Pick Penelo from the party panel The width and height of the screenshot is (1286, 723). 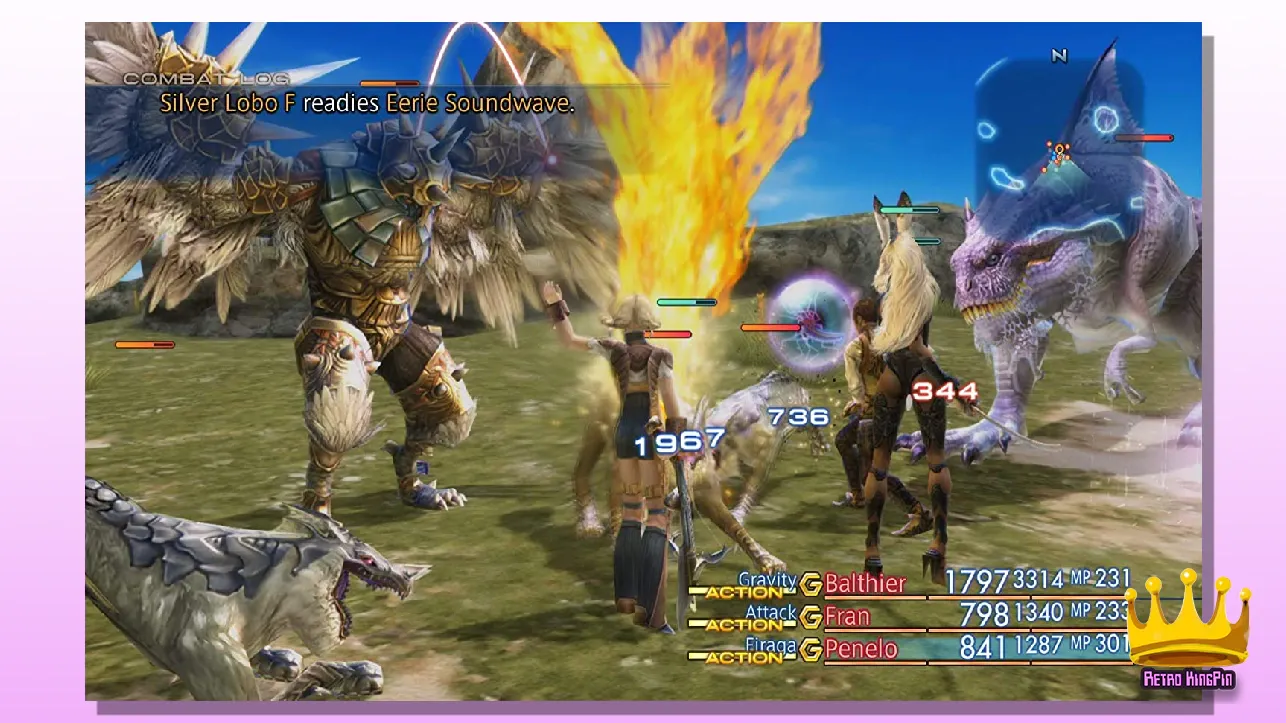point(861,649)
